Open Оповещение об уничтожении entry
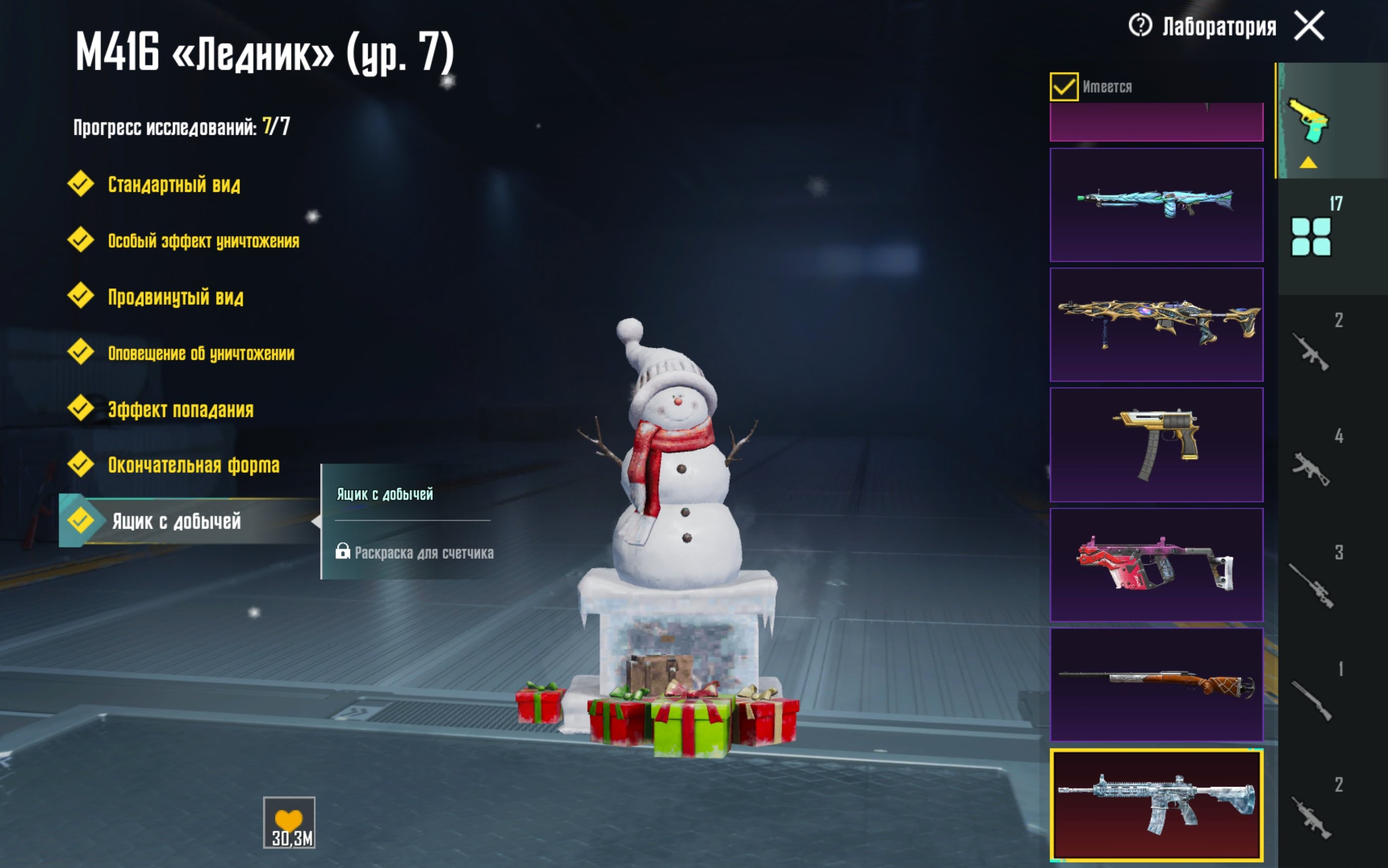The height and width of the screenshot is (868, 1388). (x=201, y=354)
